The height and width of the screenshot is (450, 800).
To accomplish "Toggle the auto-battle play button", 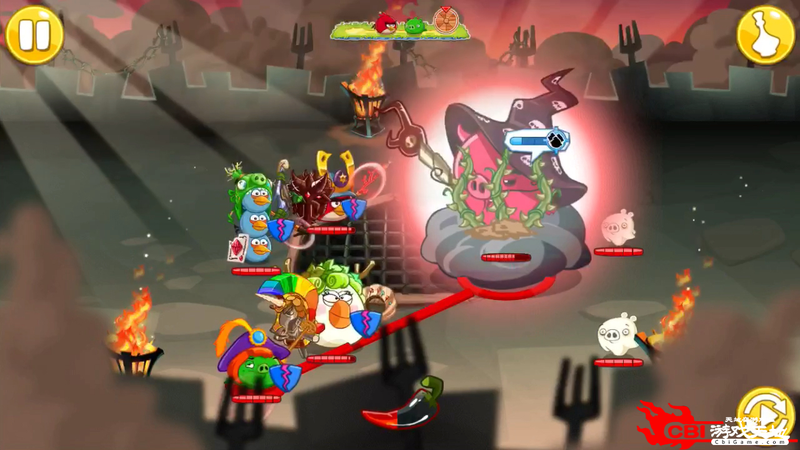I will (x=765, y=413).
